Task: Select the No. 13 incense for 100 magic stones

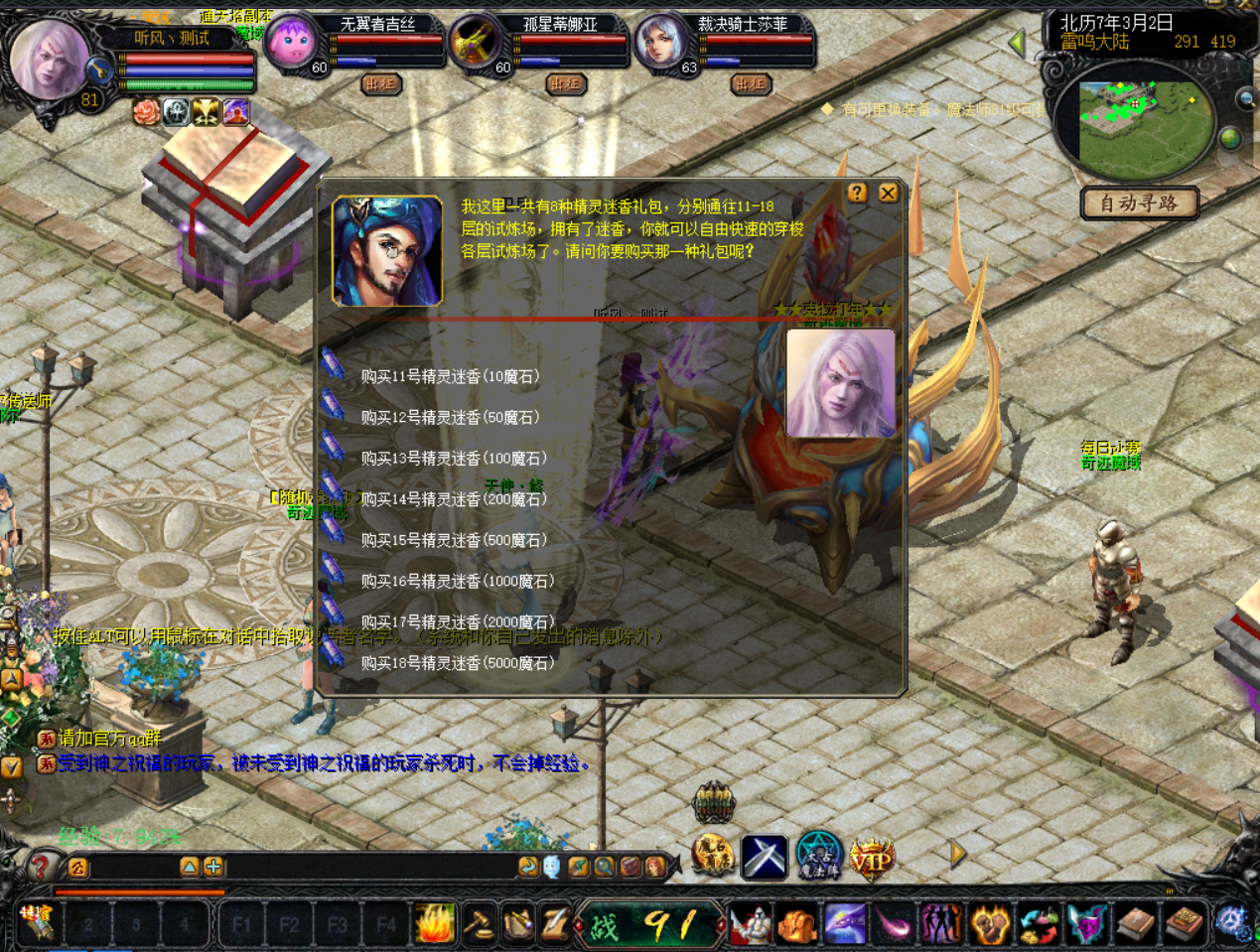Action: click(x=453, y=458)
